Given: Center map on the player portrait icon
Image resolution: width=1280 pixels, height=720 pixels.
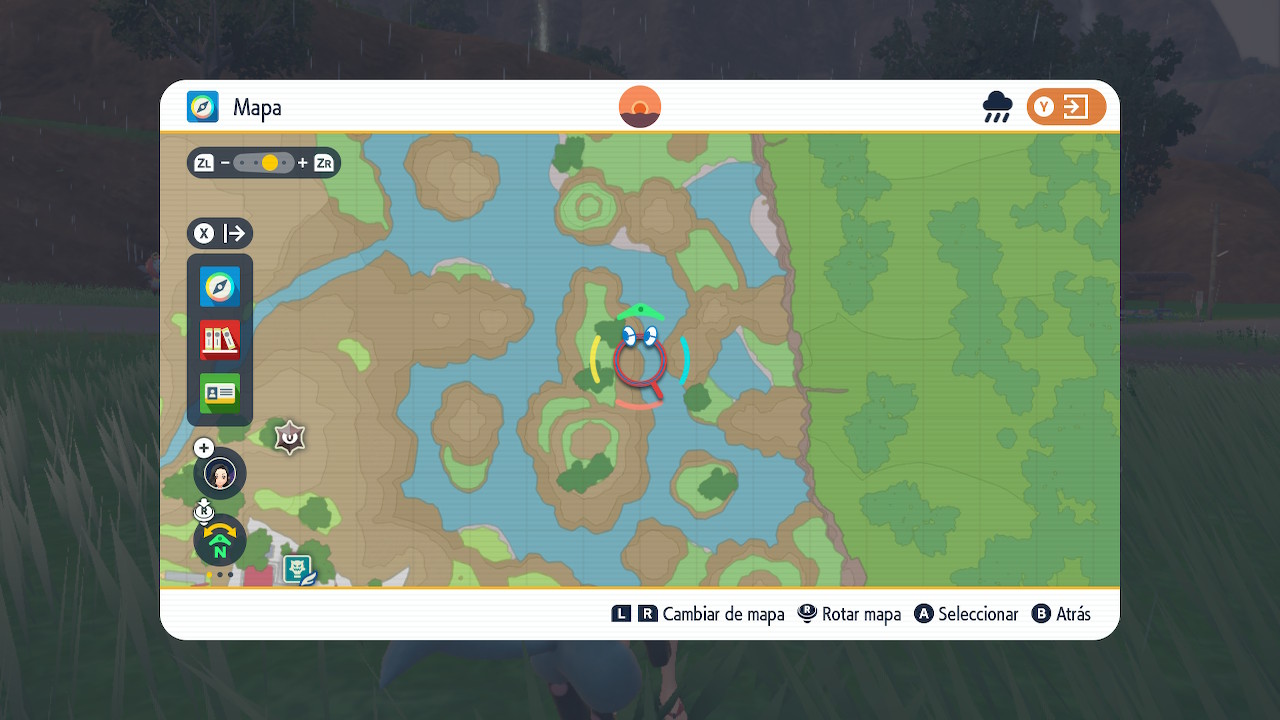Looking at the screenshot, I should click(220, 473).
